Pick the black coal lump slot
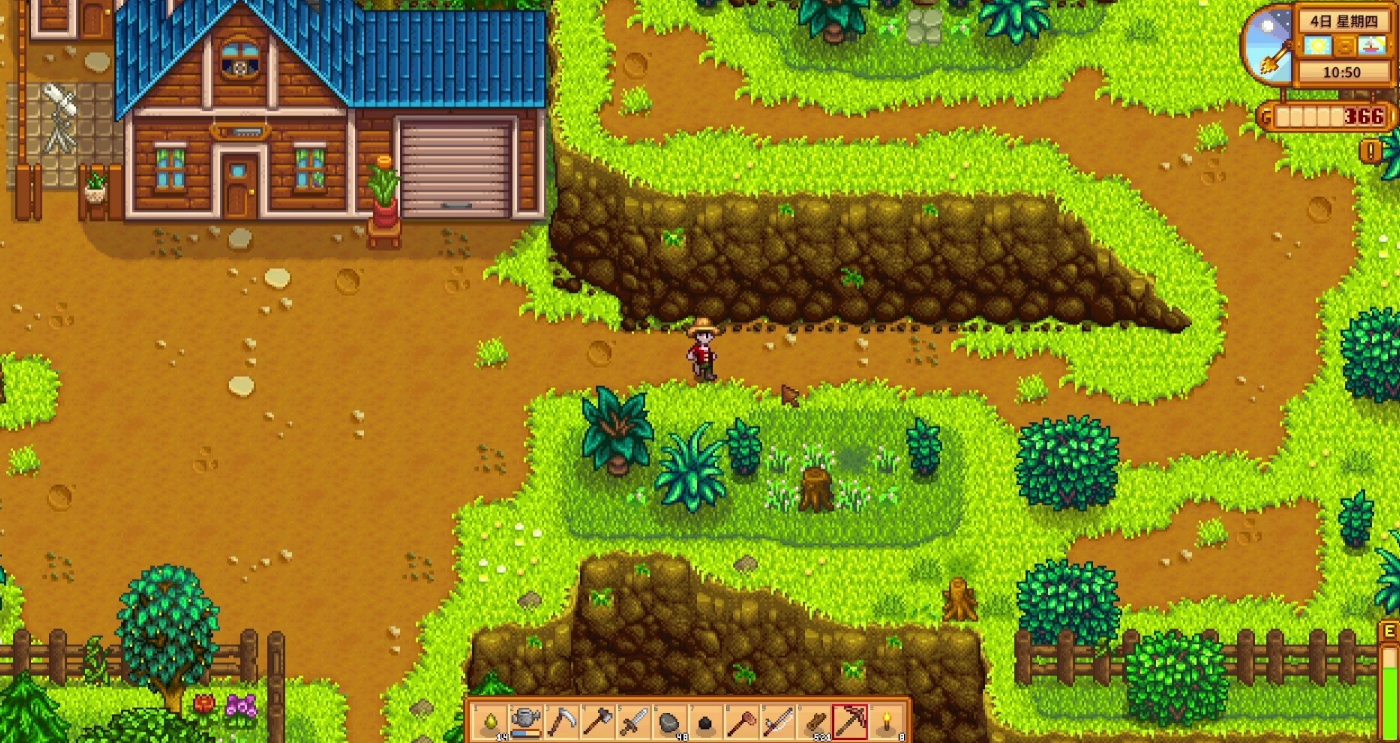 [706, 721]
